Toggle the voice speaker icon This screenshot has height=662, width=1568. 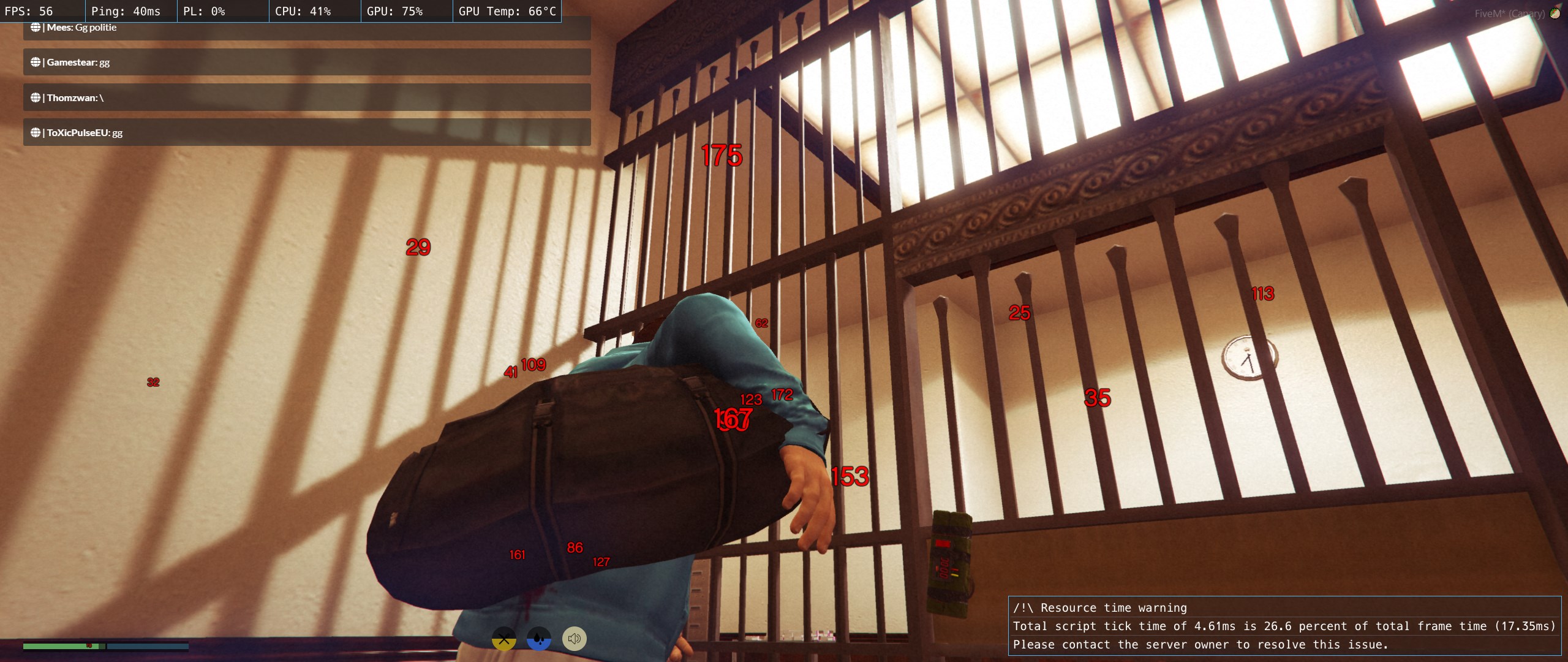pyautogui.click(x=574, y=639)
